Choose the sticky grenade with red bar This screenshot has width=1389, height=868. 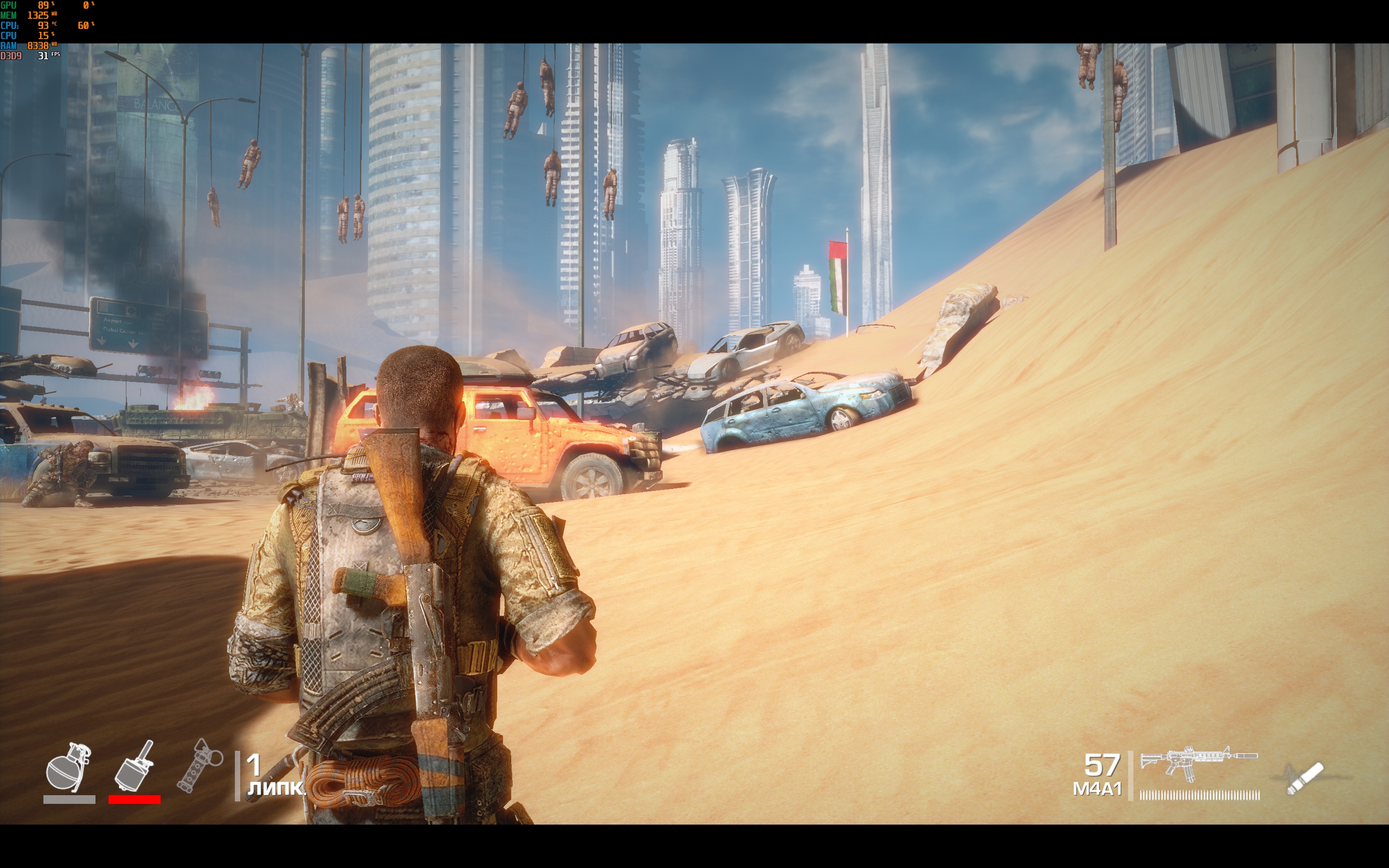[134, 766]
